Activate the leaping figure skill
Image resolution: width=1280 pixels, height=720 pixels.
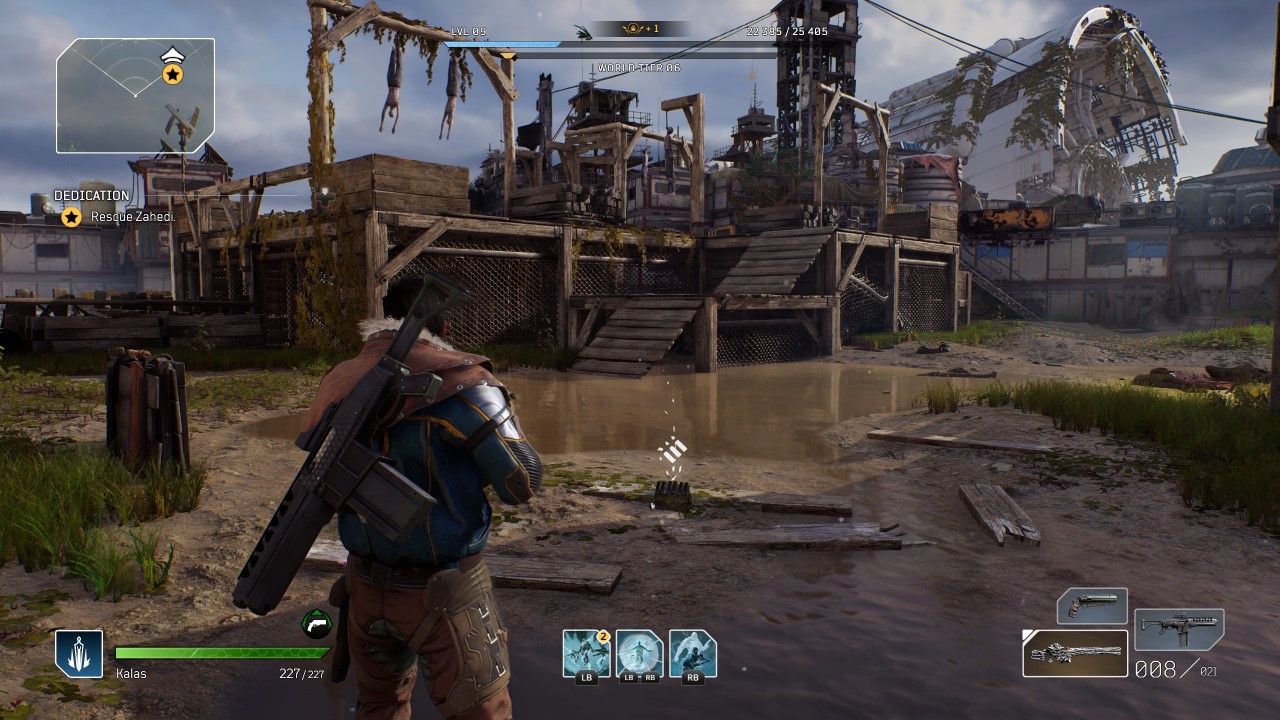pyautogui.click(x=692, y=653)
